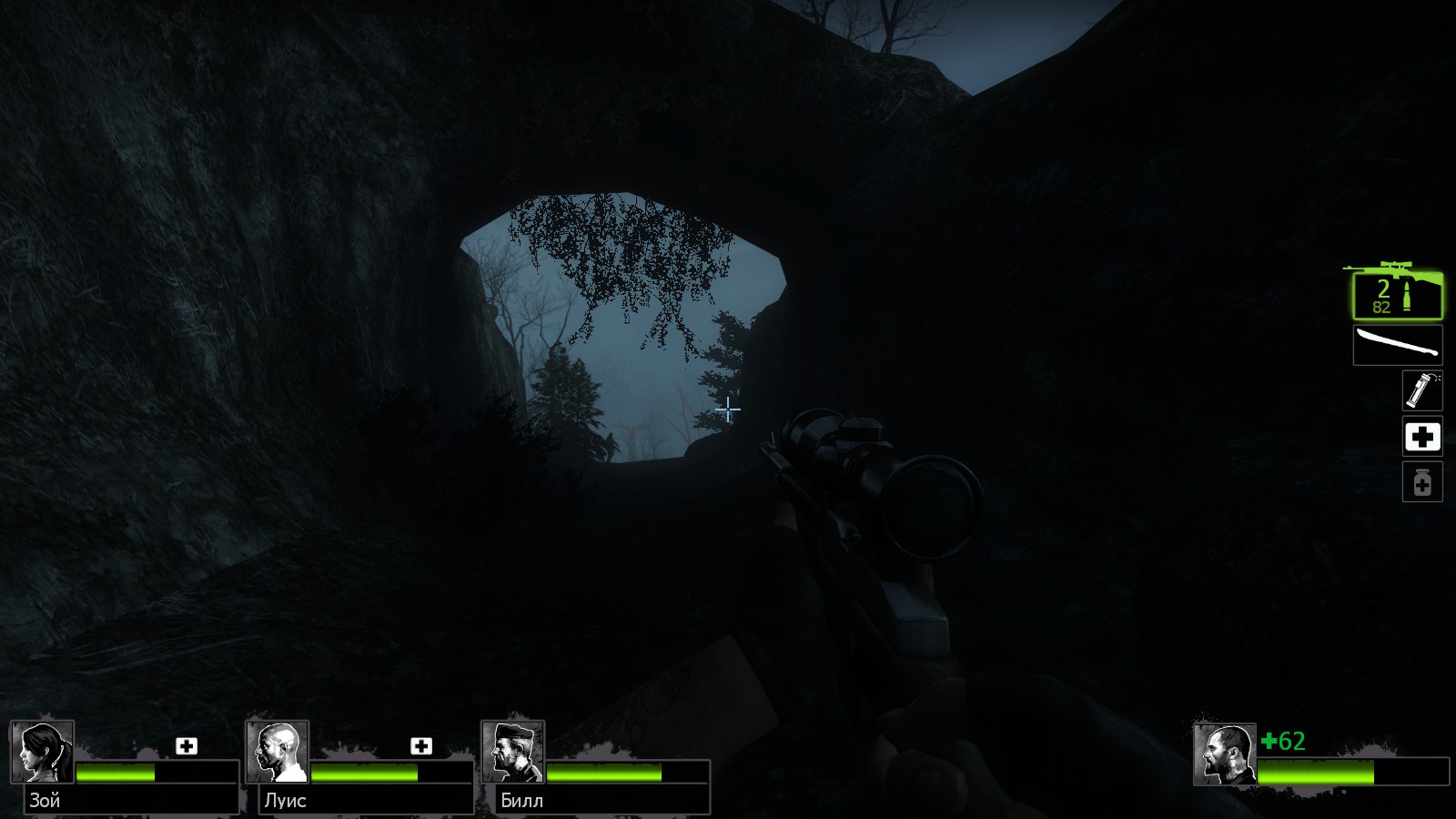Select Louis's teammate portrait
The width and height of the screenshot is (1456, 819).
tap(278, 753)
